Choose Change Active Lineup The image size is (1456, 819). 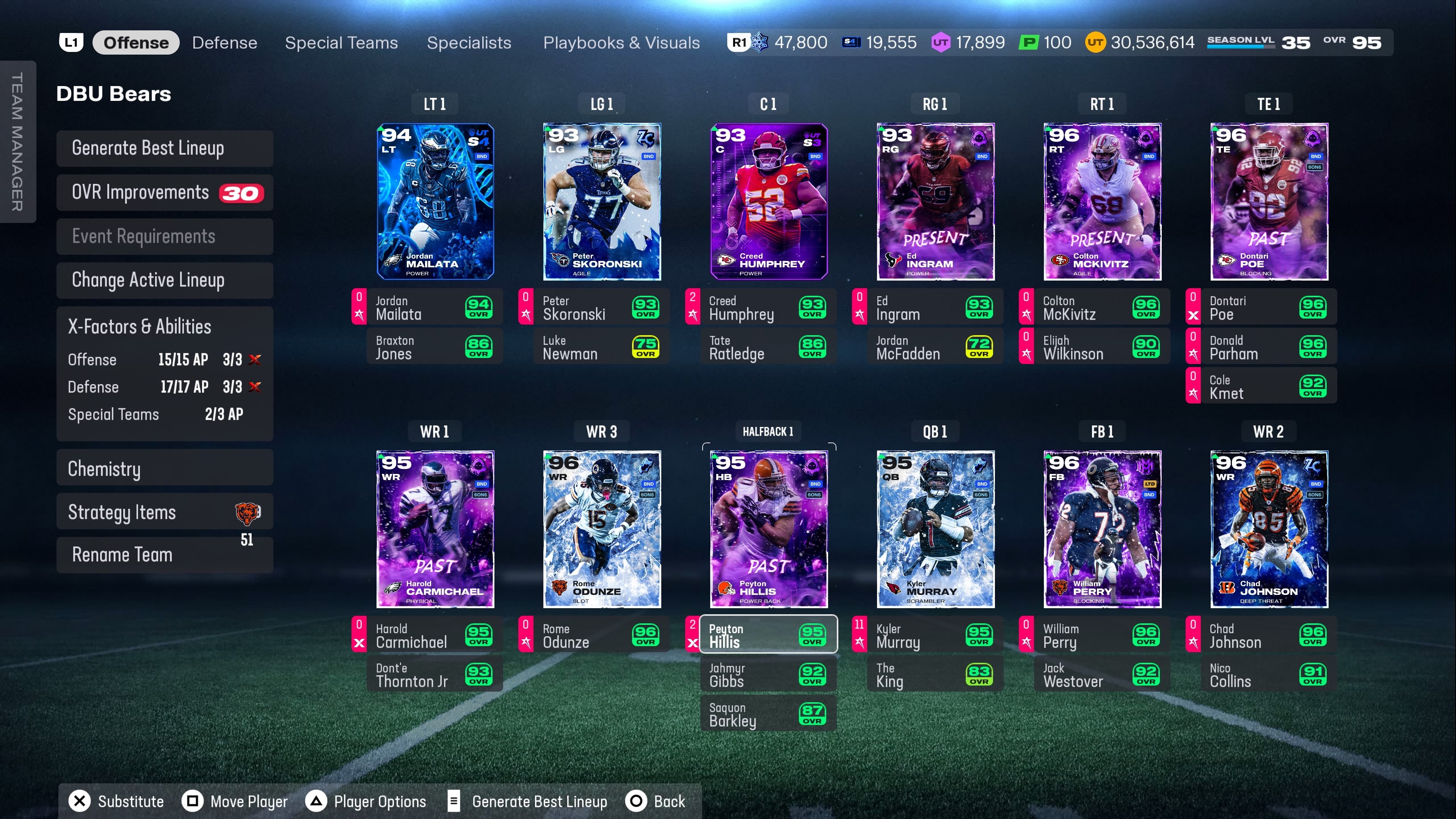tap(165, 280)
